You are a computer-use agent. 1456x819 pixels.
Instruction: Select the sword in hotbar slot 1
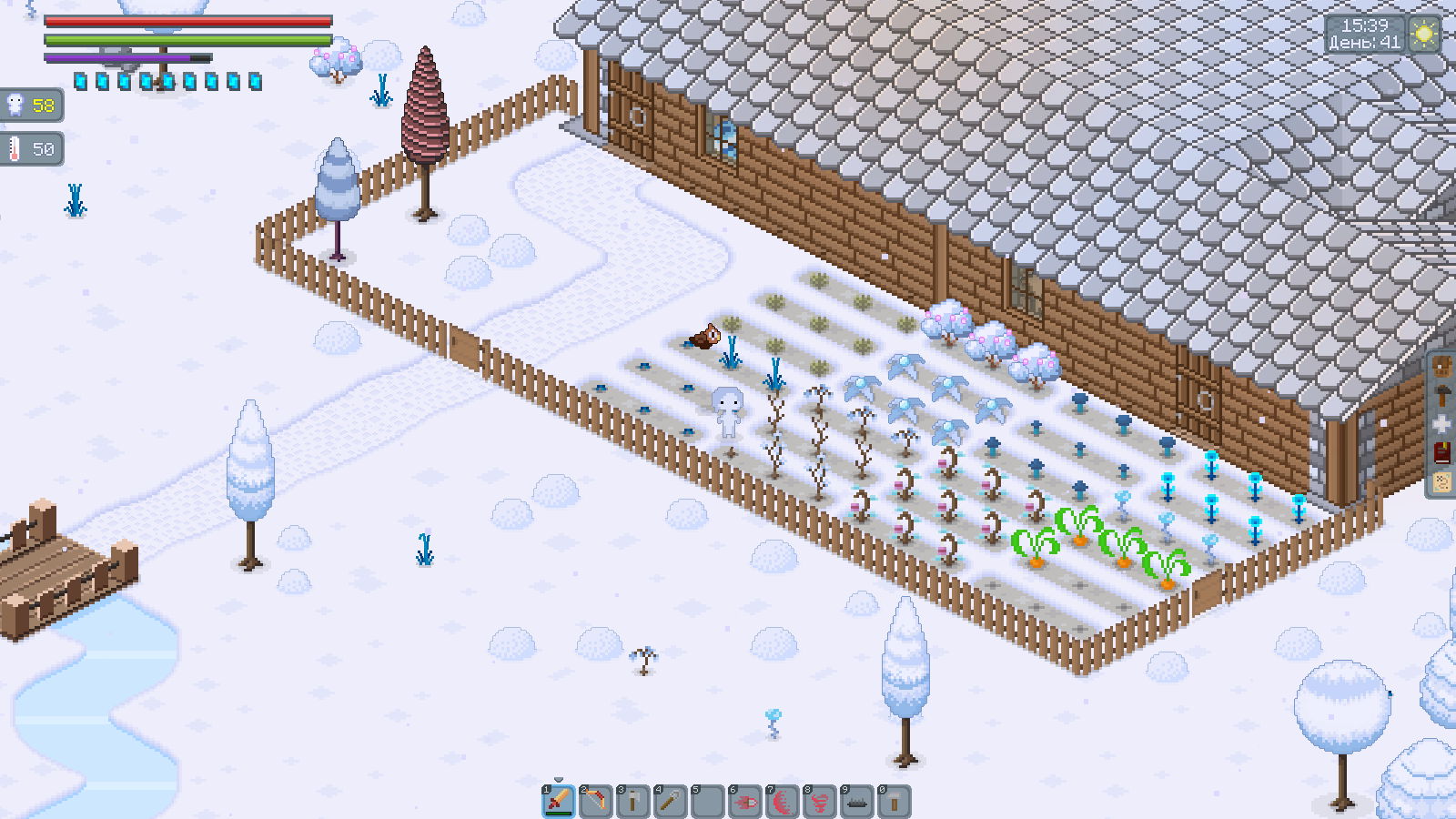coord(559,801)
